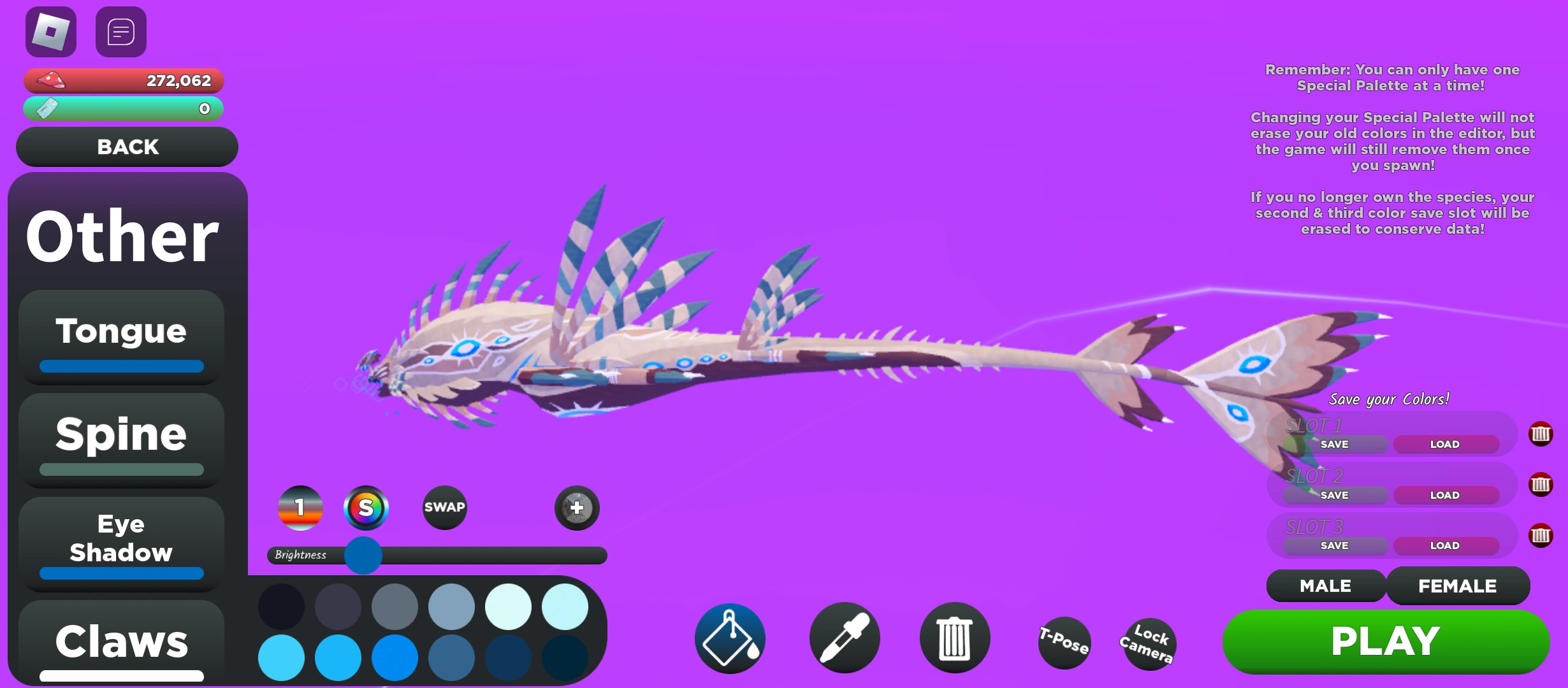Save current colors to SLOT 2
Screen dimensions: 1568x688
[x=1333, y=495]
